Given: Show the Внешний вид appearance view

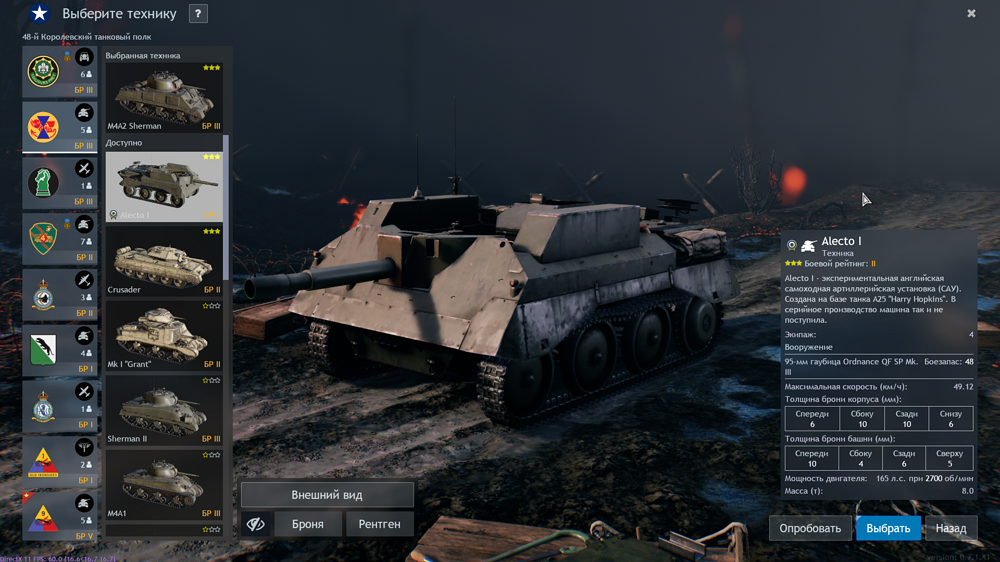Looking at the screenshot, I should coord(327,495).
